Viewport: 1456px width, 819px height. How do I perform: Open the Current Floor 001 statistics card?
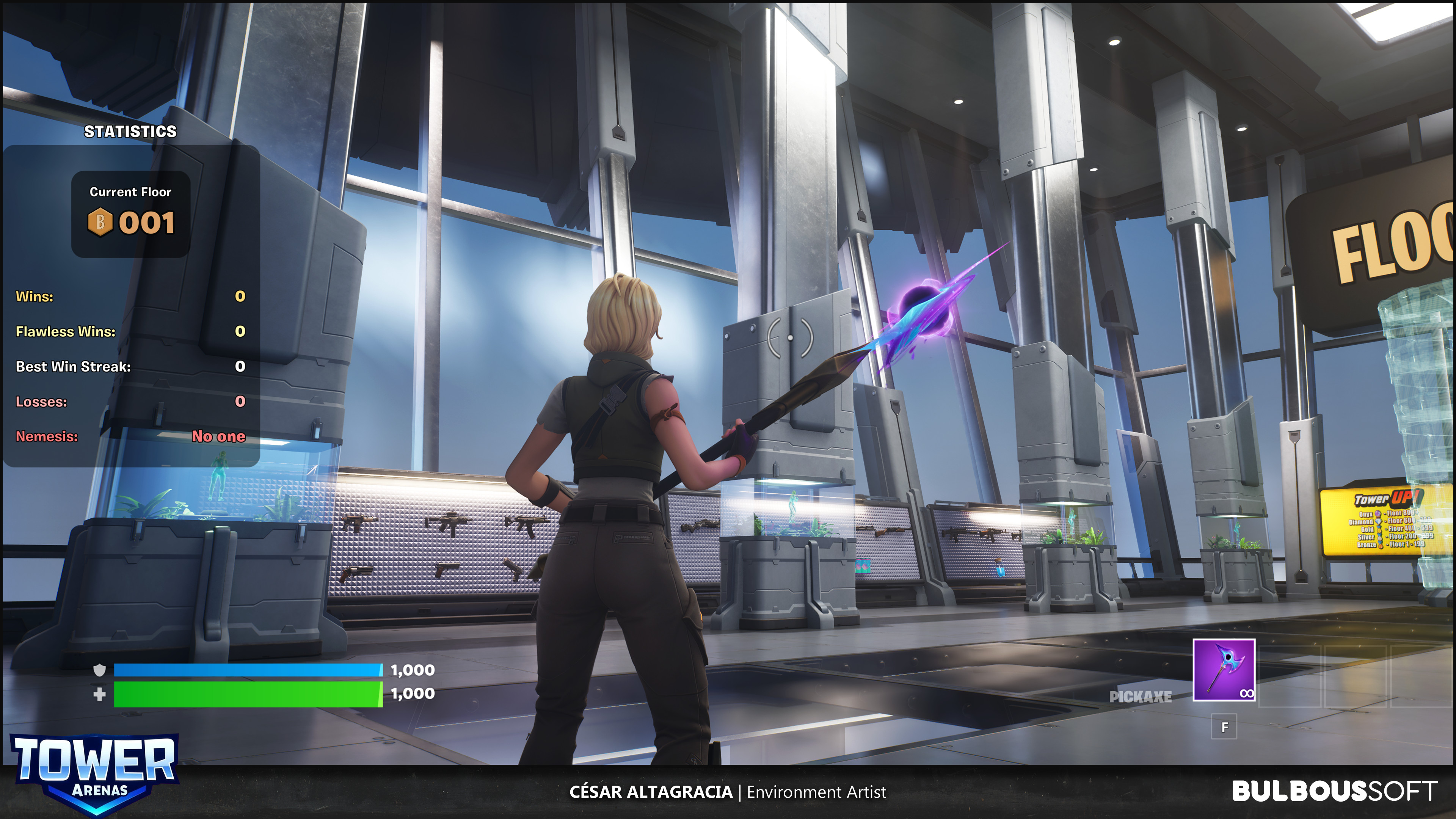pyautogui.click(x=130, y=213)
